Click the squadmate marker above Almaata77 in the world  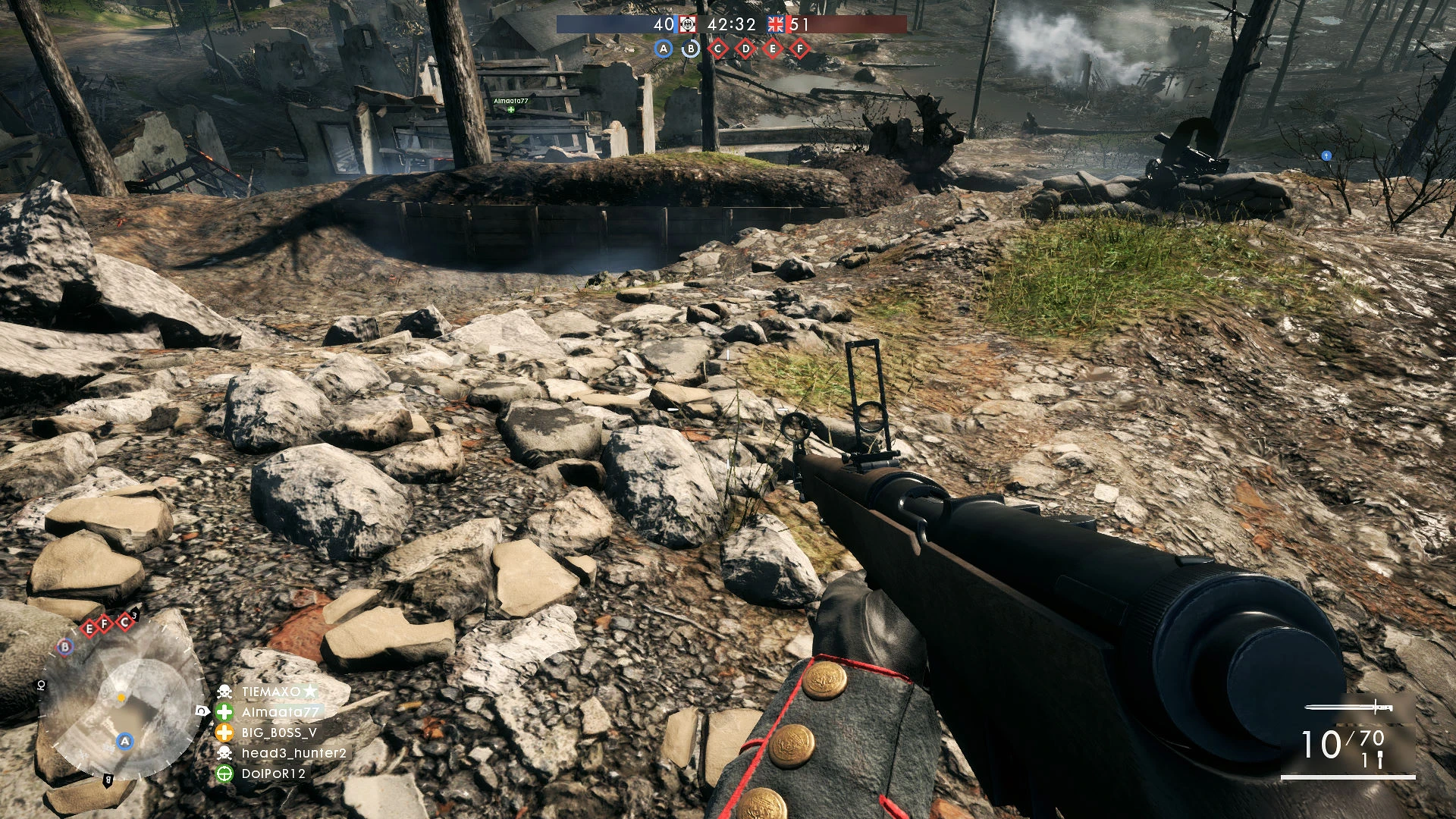point(510,110)
